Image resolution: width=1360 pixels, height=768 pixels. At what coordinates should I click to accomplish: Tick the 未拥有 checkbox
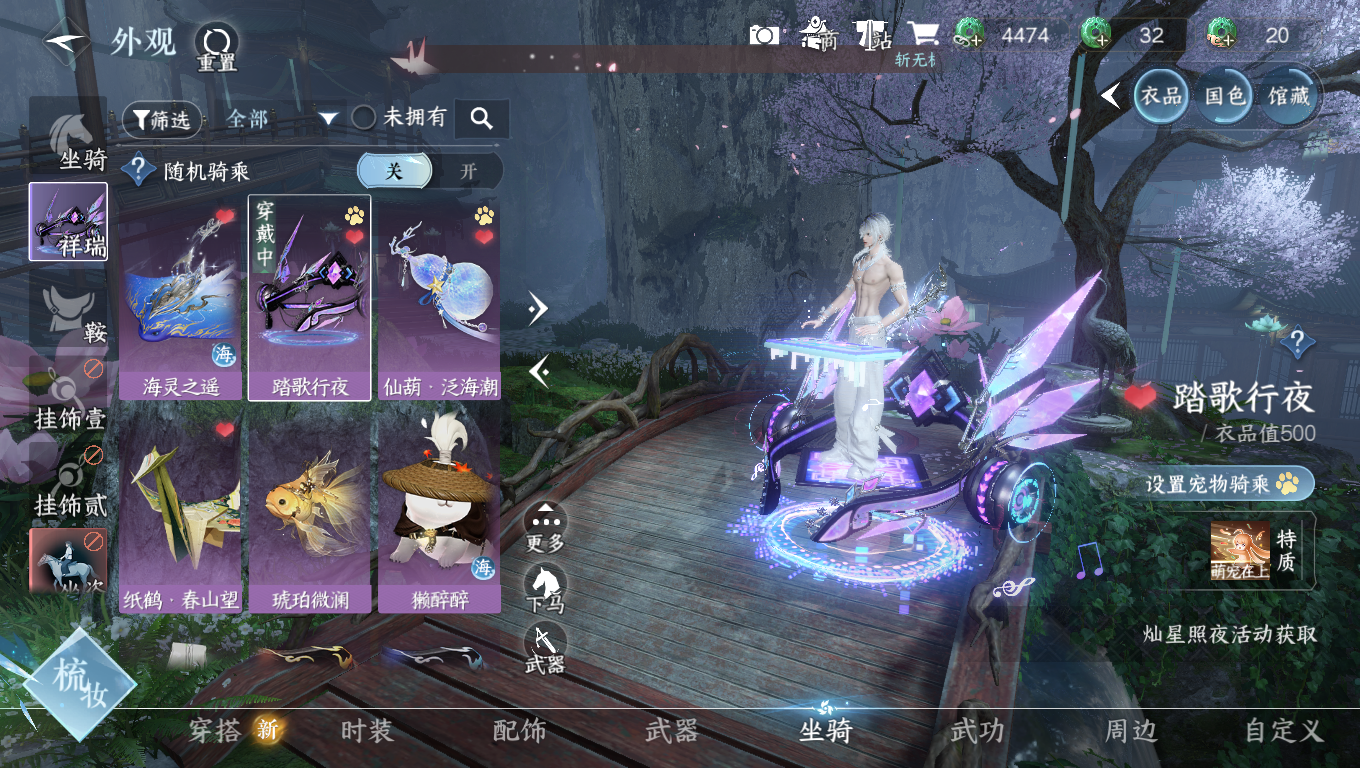[364, 118]
